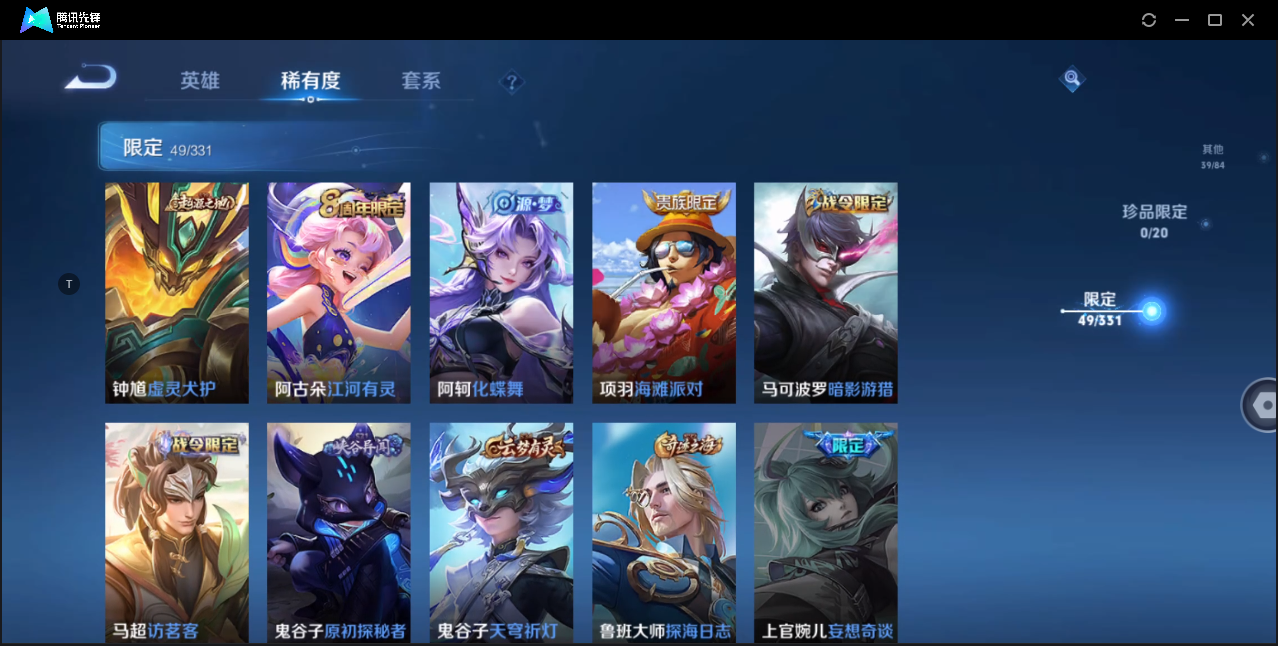The image size is (1278, 646).
Task: Show help via the question mark icon
Action: pyautogui.click(x=512, y=82)
